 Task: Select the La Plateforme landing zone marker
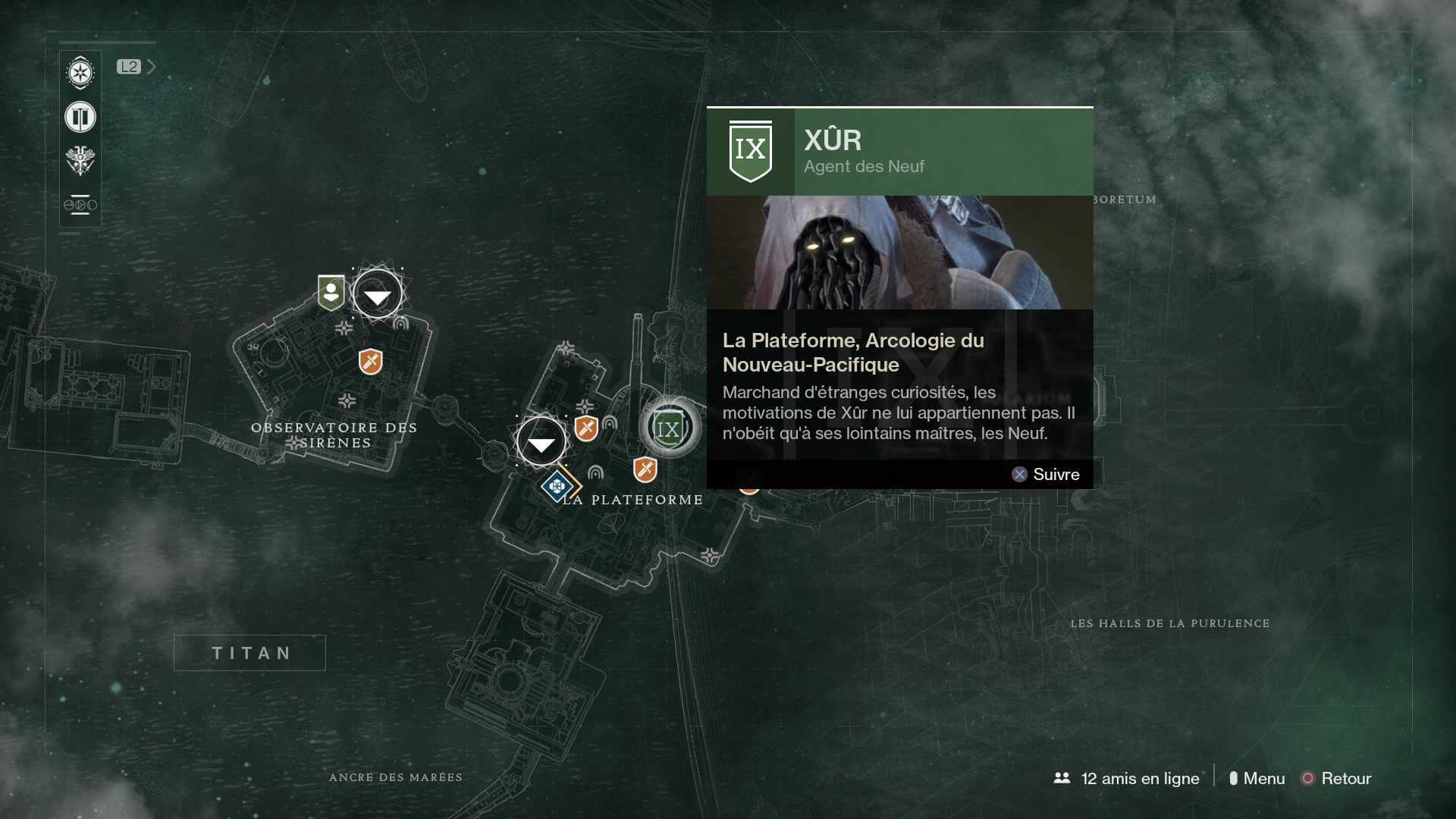pos(541,442)
